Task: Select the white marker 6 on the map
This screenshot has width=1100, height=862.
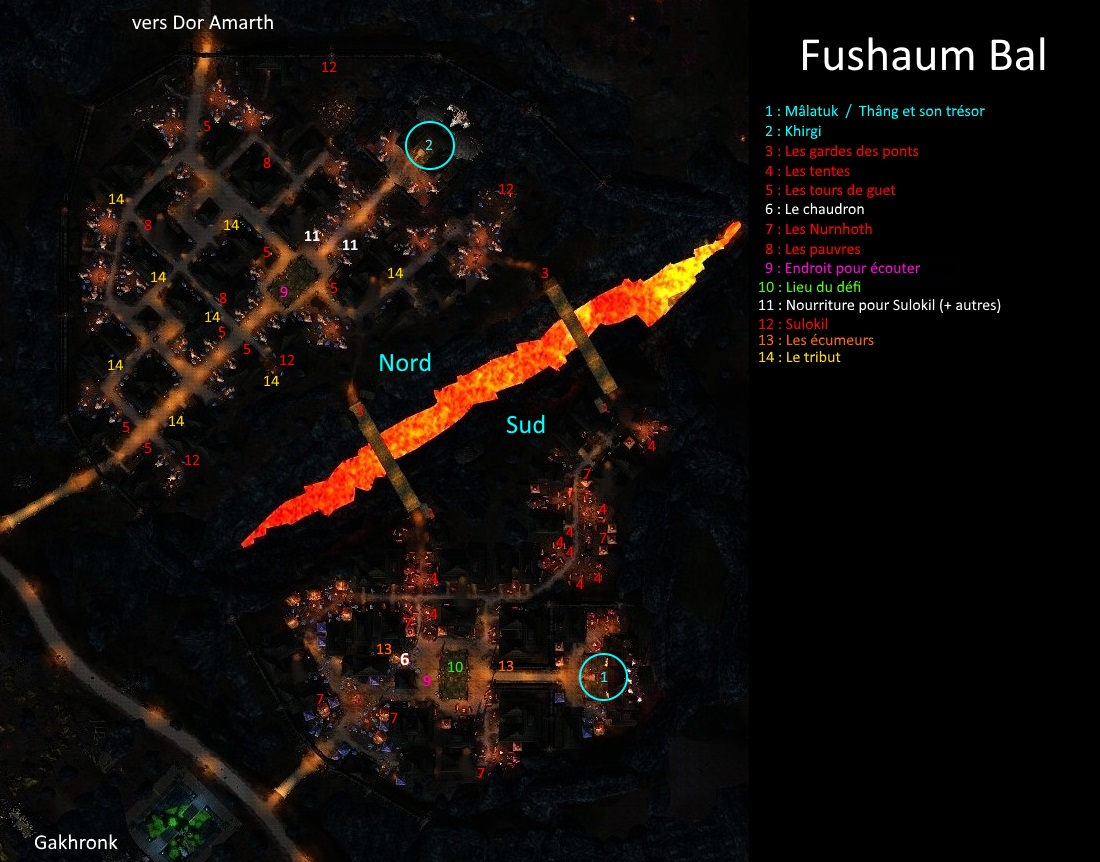Action: (x=404, y=660)
